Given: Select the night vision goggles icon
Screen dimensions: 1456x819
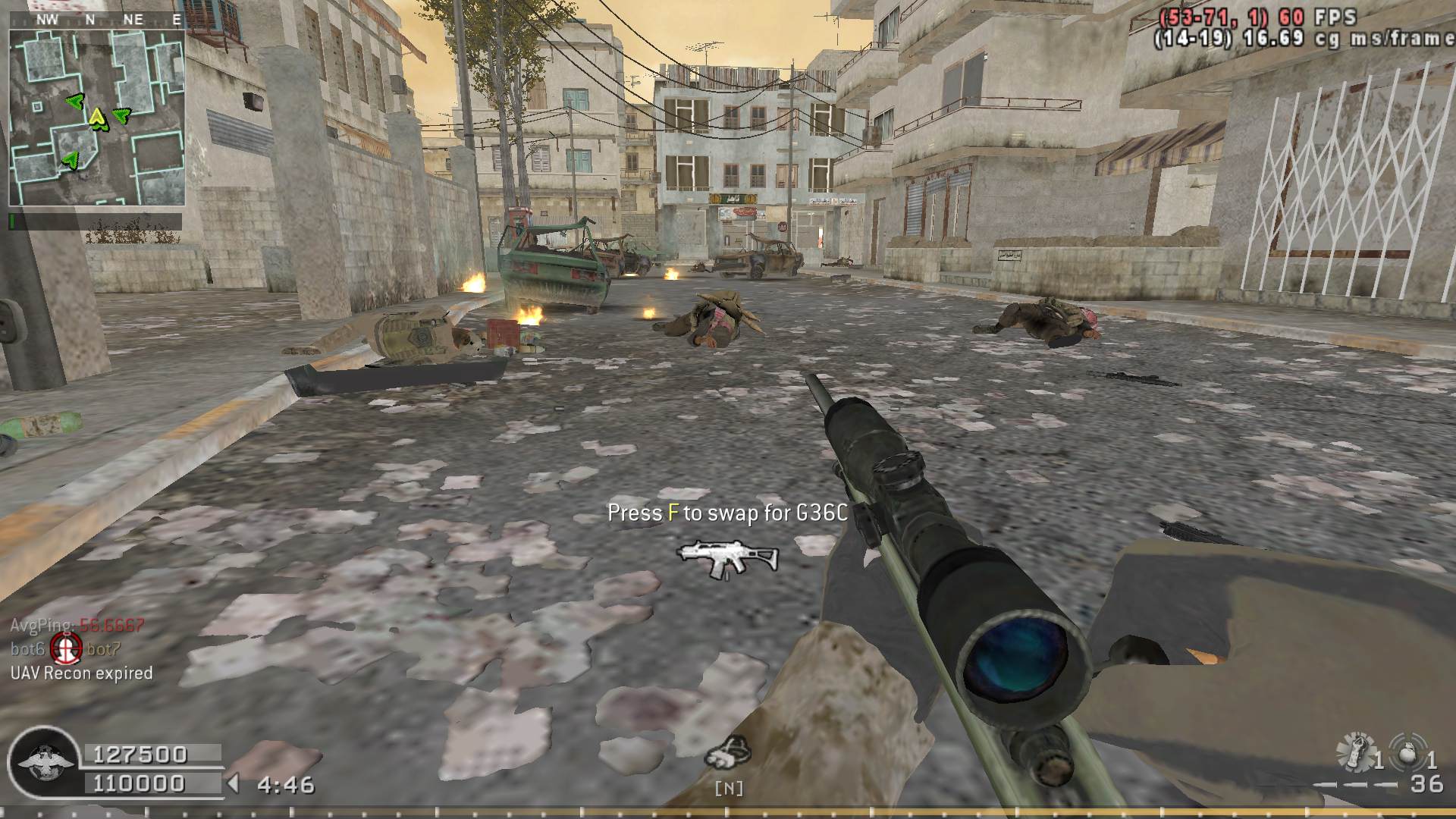Looking at the screenshot, I should (727, 752).
